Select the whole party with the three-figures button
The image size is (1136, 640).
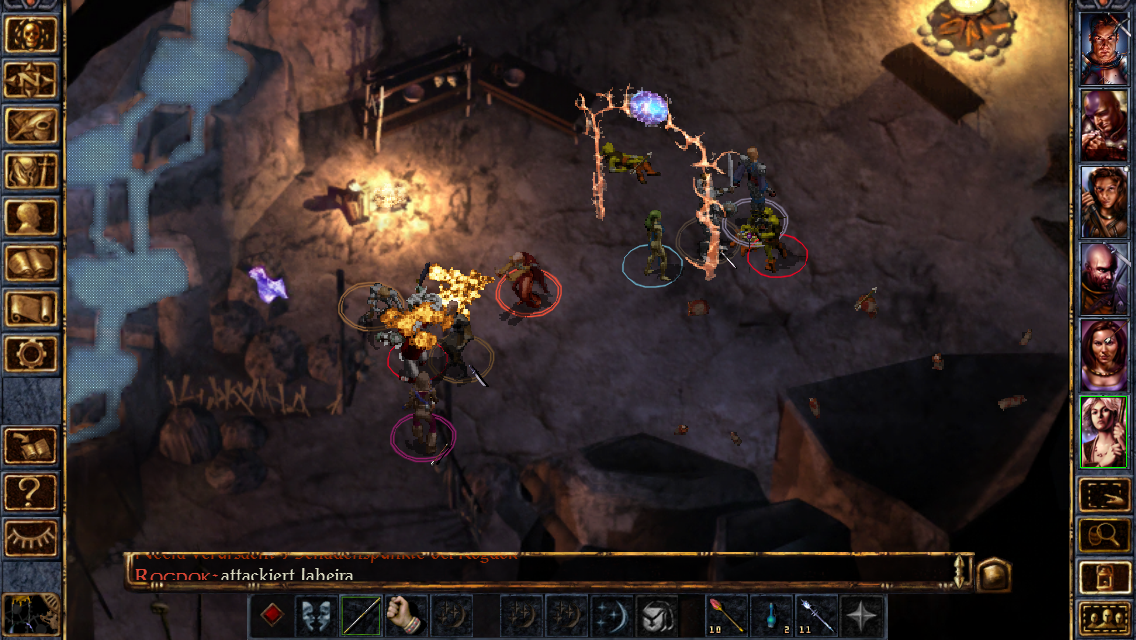pos(1104,619)
